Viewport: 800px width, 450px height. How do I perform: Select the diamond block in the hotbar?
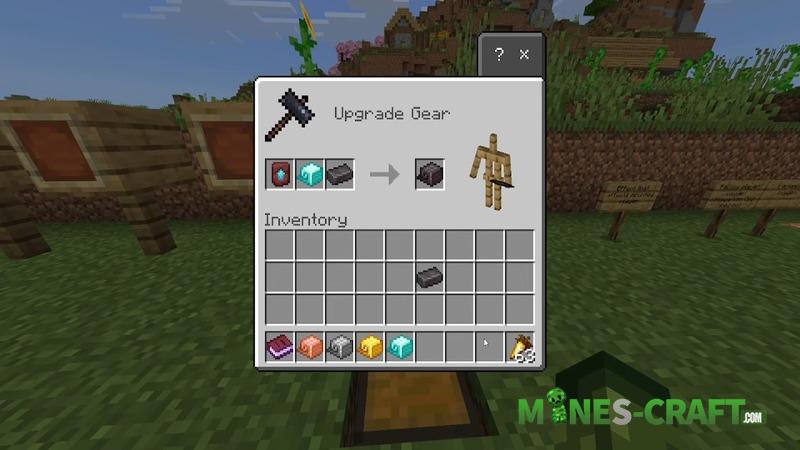click(400, 348)
